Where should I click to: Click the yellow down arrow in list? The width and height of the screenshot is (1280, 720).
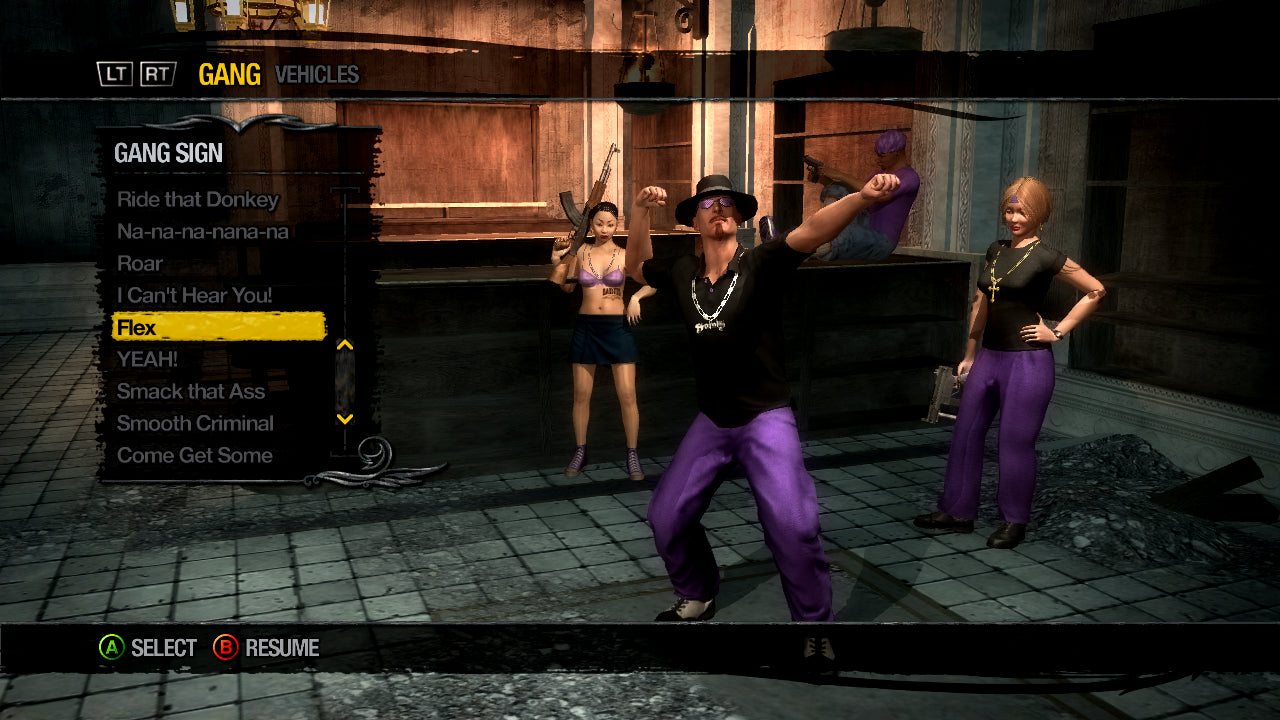(x=345, y=419)
